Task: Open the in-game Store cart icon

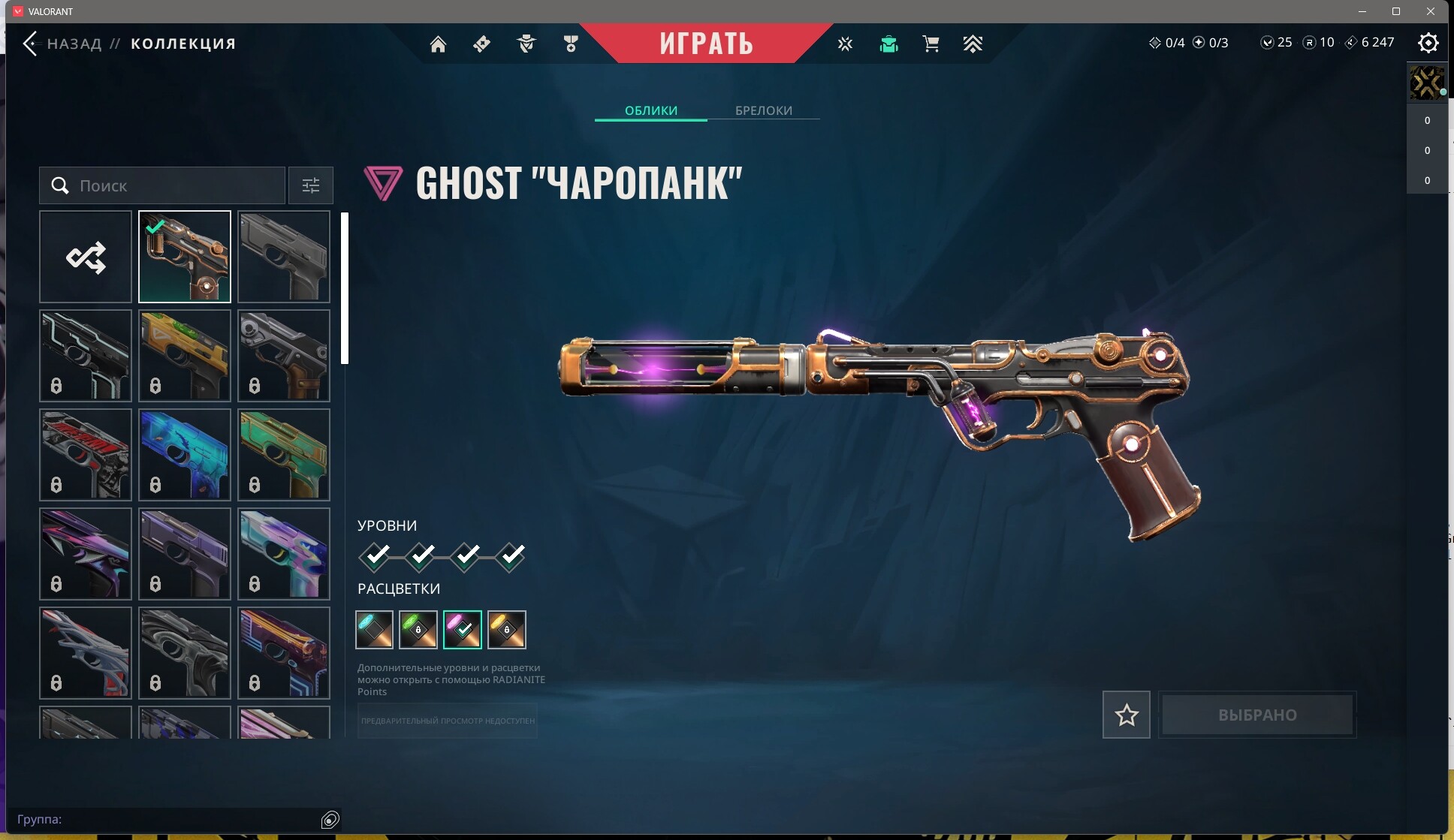Action: pyautogui.click(x=931, y=44)
